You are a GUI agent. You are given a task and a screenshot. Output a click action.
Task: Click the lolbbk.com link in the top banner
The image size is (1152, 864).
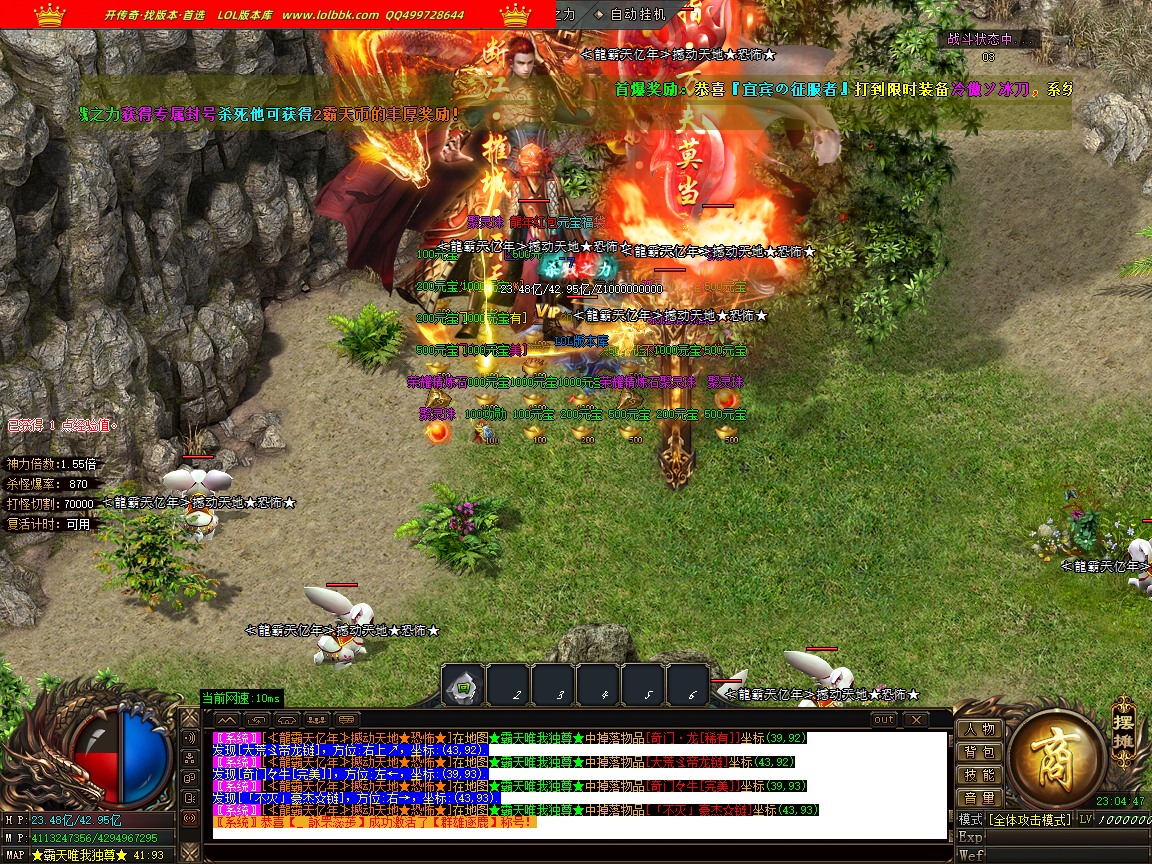click(330, 15)
